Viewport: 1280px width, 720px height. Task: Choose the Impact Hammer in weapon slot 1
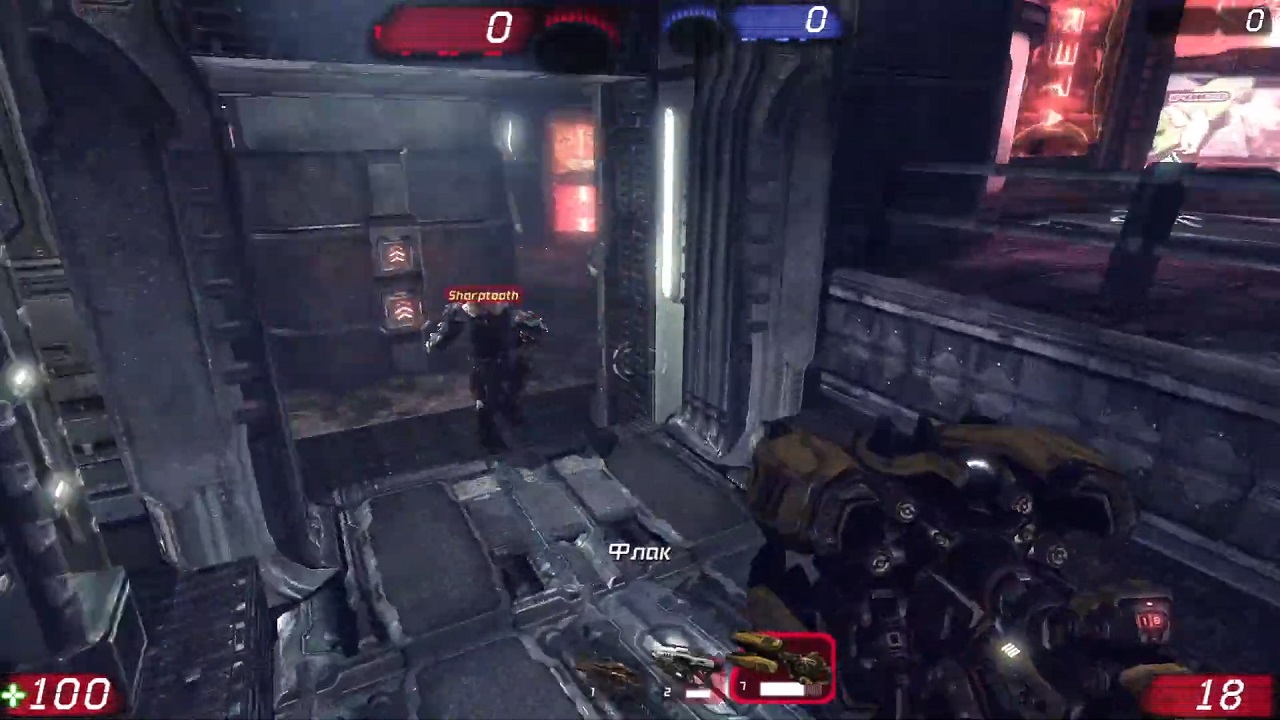608,678
